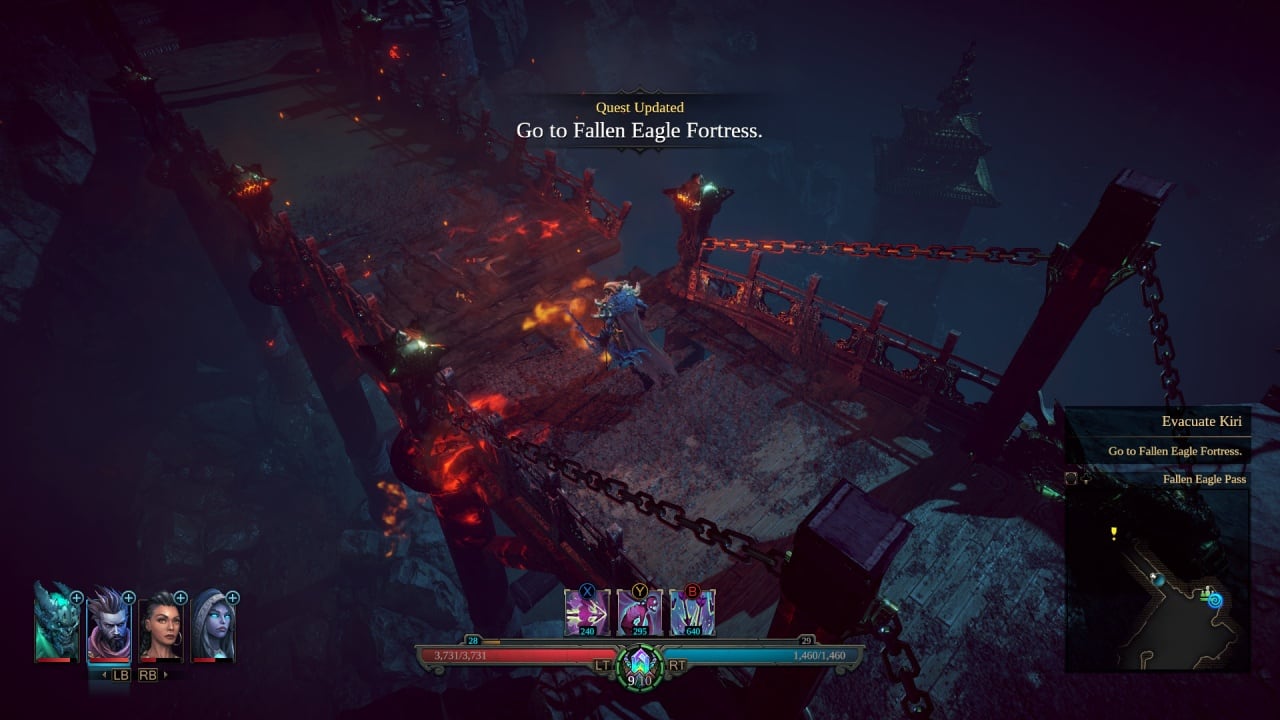
Task: Toggle LB to cycle to the previous character
Action: (x=120, y=673)
